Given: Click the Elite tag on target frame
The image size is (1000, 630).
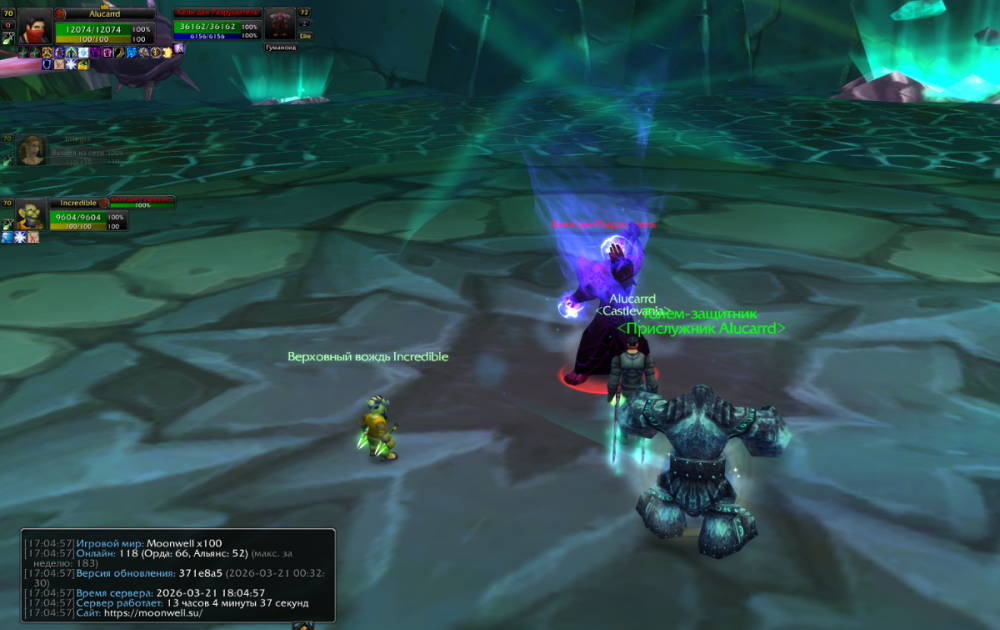Looking at the screenshot, I should pos(305,36).
